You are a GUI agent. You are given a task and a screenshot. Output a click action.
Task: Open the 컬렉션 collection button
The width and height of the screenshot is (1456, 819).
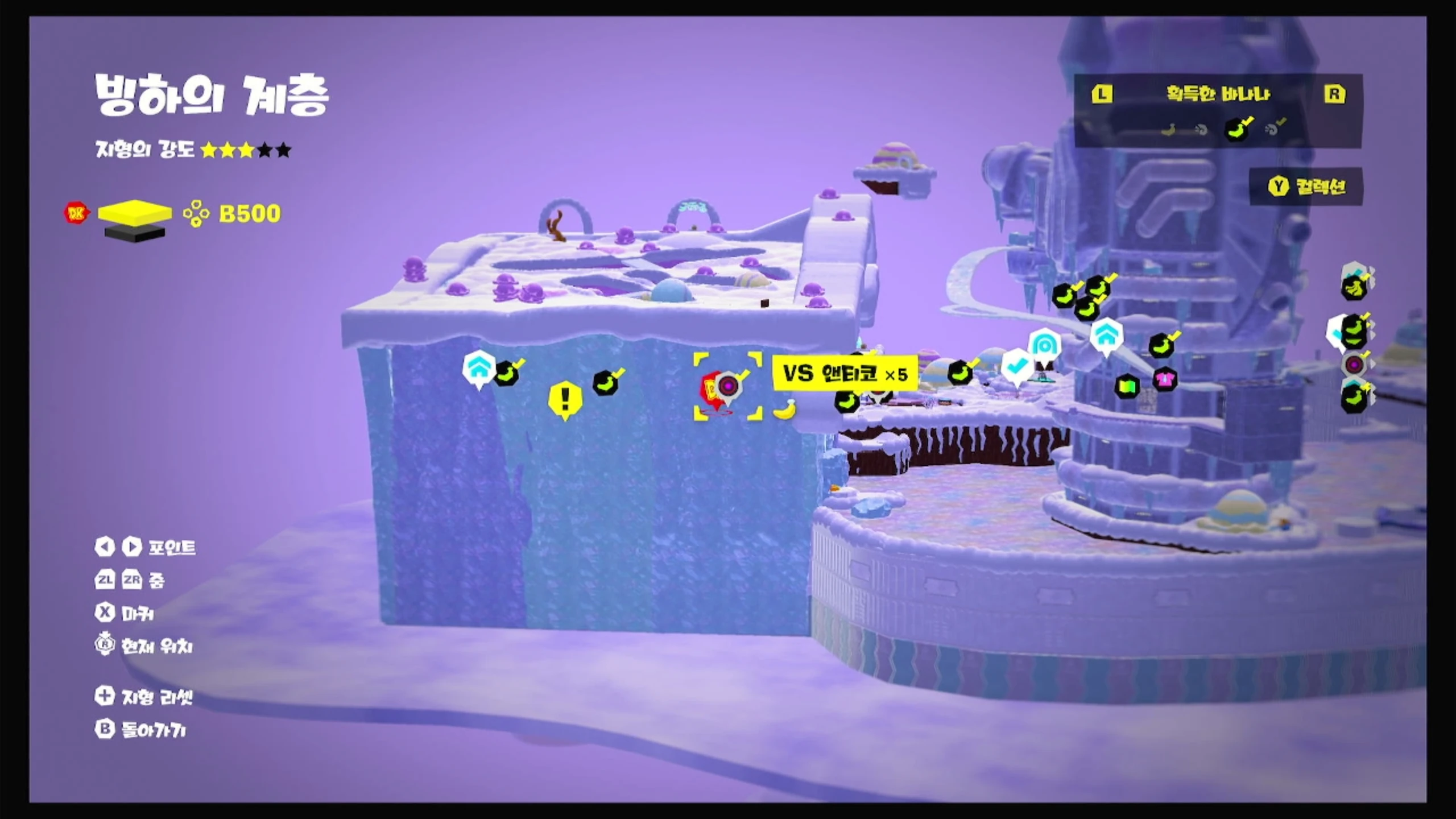[1306, 186]
